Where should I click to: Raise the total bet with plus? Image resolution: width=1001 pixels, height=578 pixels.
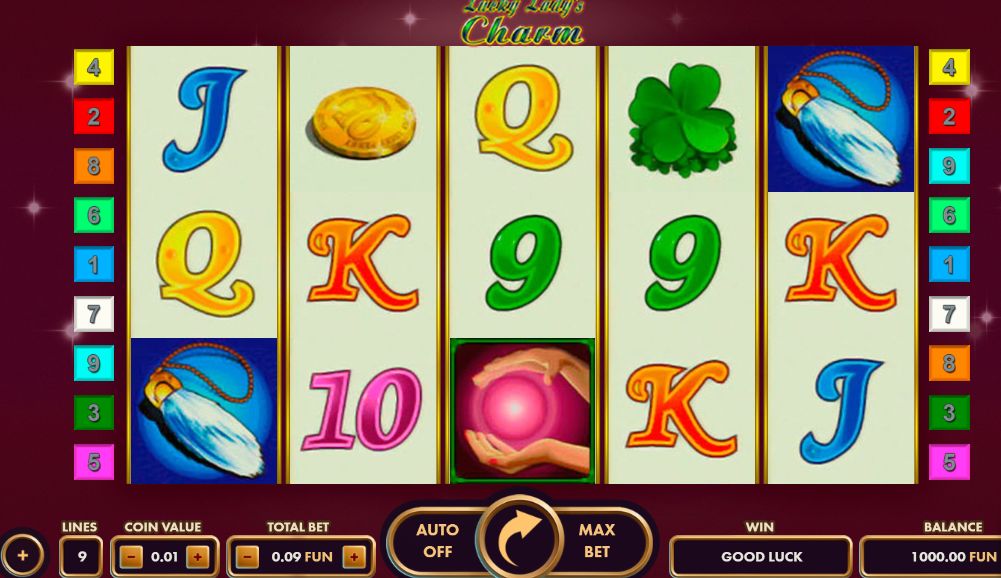pyautogui.click(x=353, y=557)
